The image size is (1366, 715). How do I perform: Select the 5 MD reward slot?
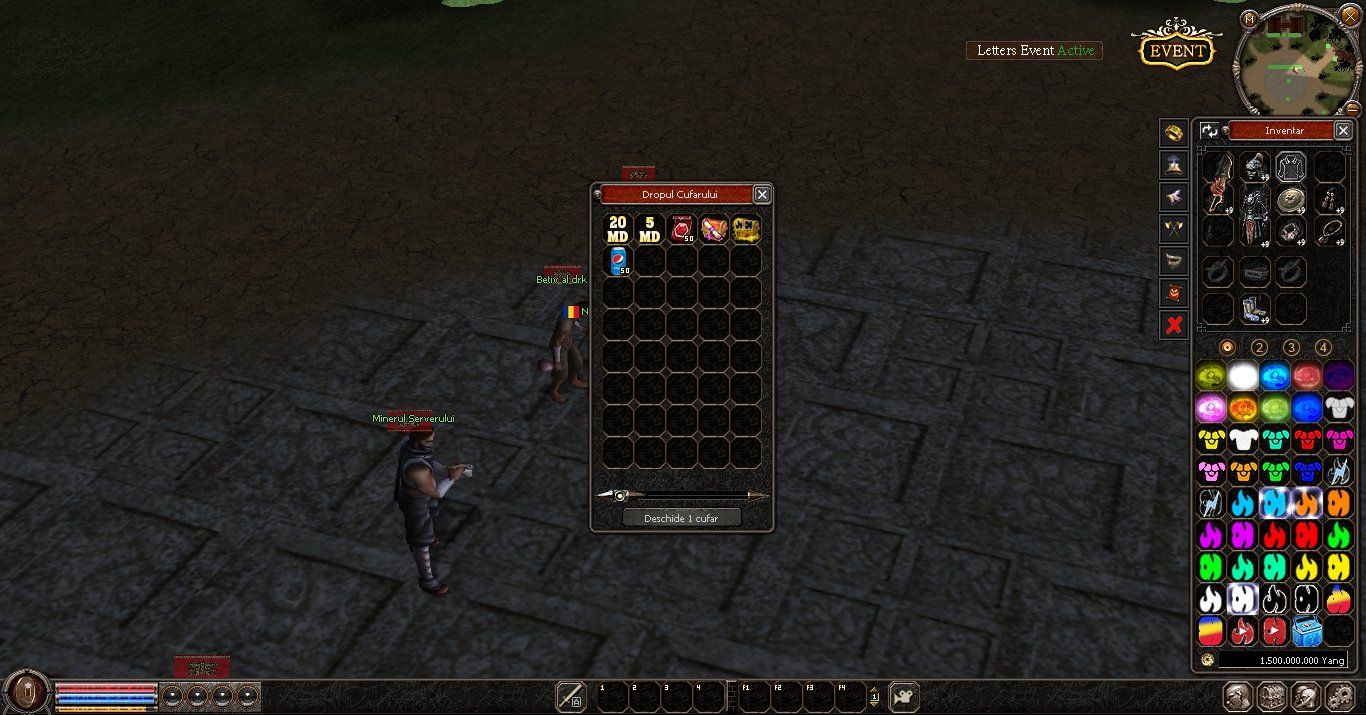click(x=650, y=229)
